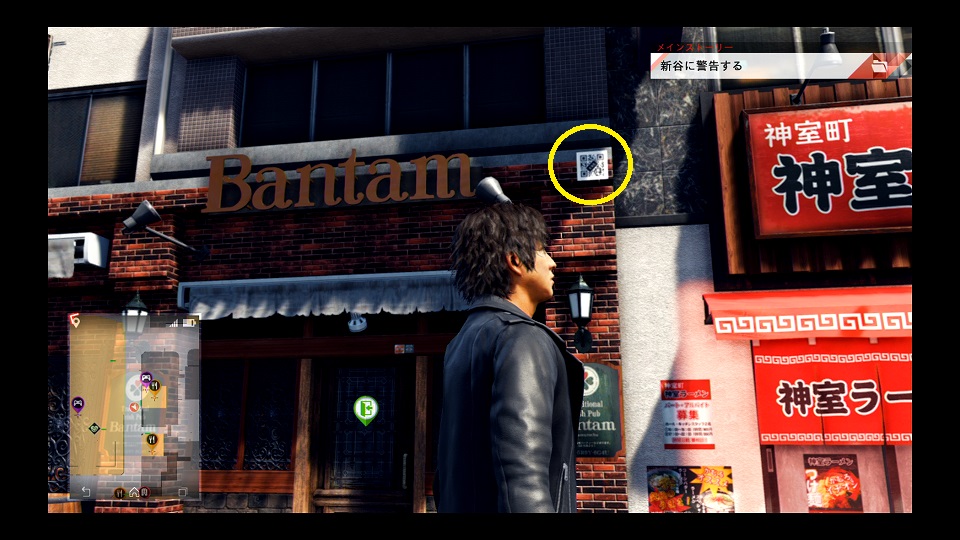Tap the square recent-apps icon on the minimap
The image size is (960, 540).
tap(182, 491)
